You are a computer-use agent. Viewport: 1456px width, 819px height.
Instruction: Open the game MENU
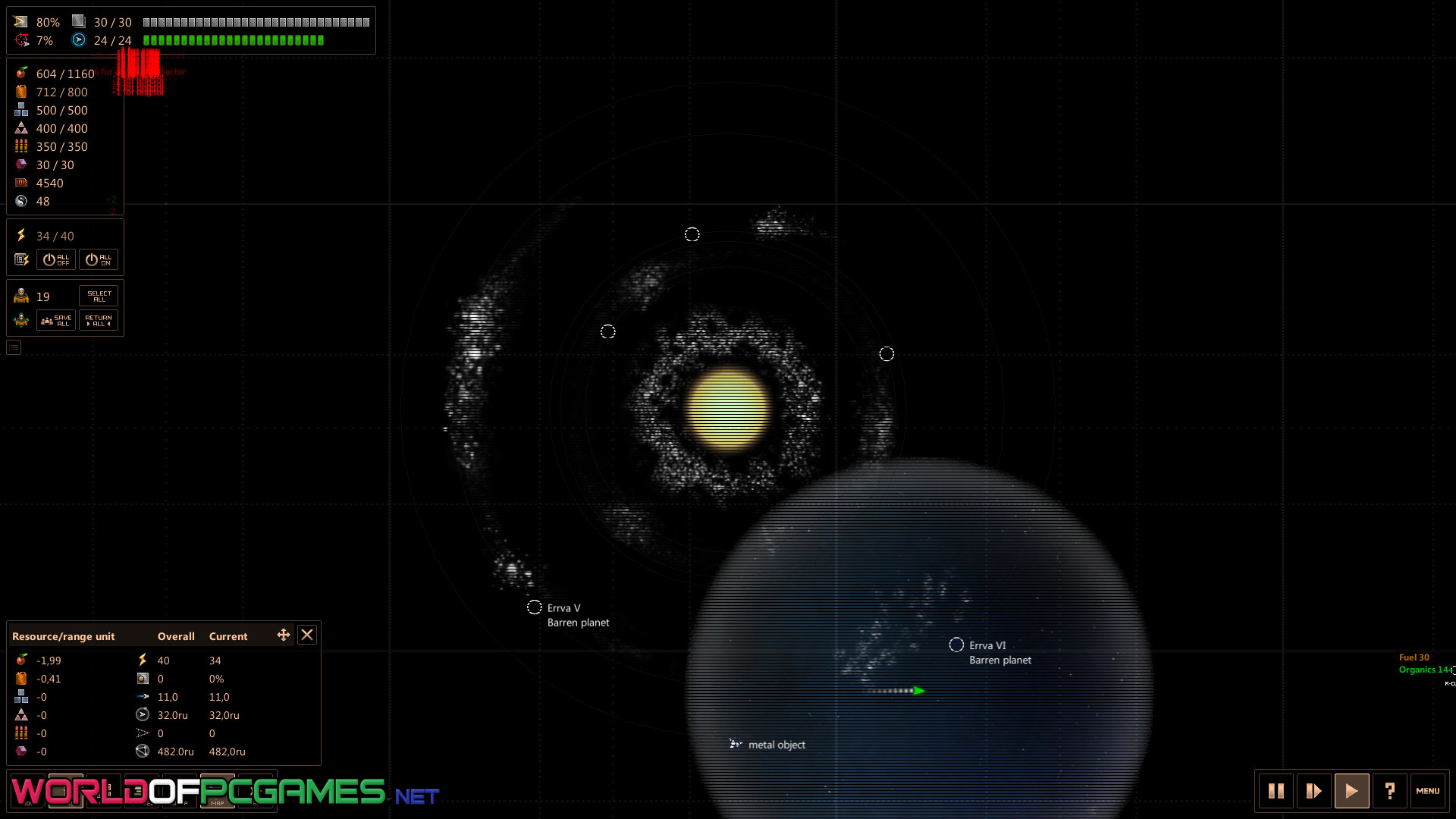(x=1428, y=791)
